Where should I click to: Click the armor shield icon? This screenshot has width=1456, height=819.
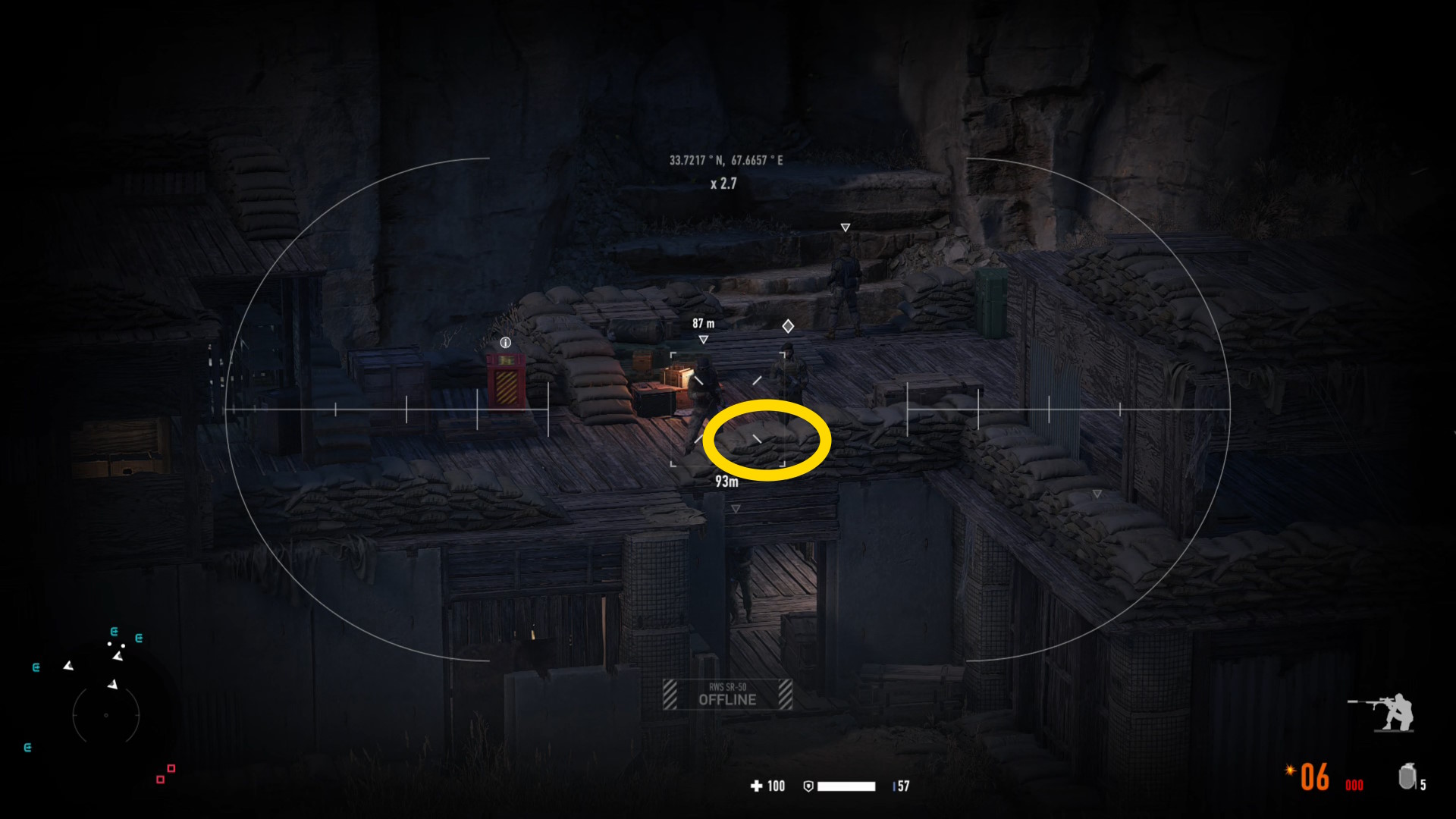click(x=808, y=786)
